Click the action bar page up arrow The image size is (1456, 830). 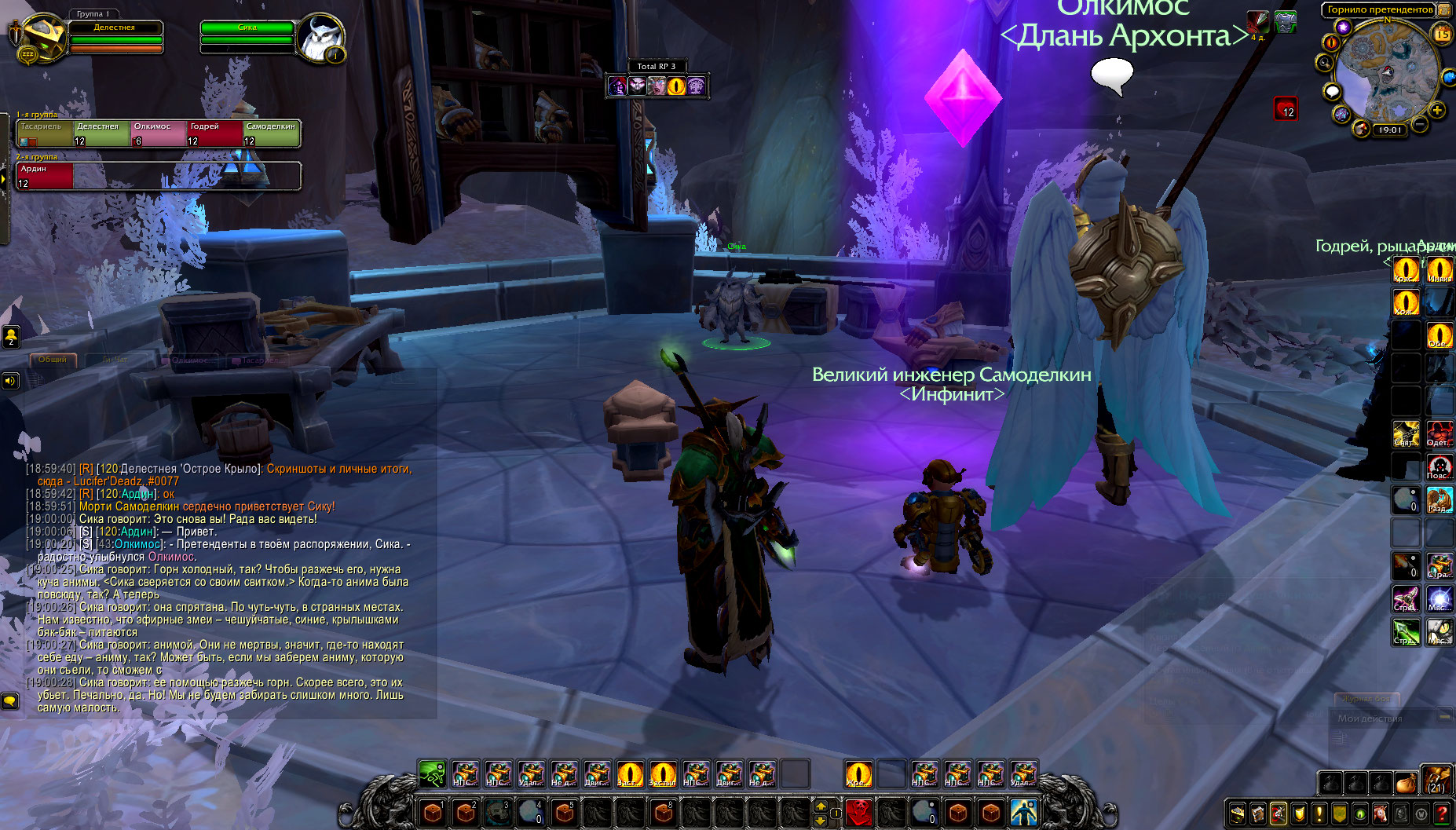coord(821,805)
